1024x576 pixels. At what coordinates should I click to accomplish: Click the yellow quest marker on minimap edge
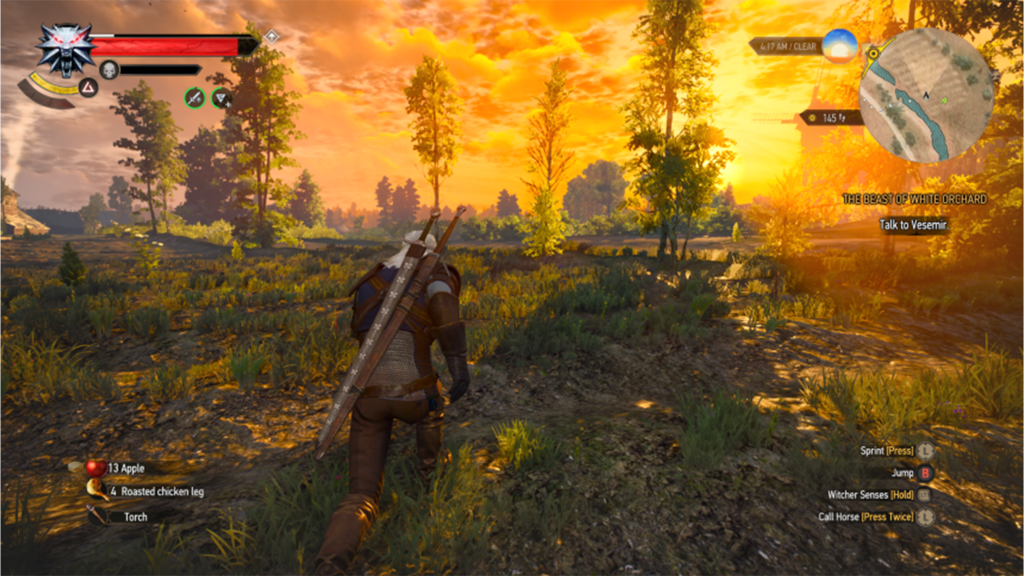click(x=874, y=53)
